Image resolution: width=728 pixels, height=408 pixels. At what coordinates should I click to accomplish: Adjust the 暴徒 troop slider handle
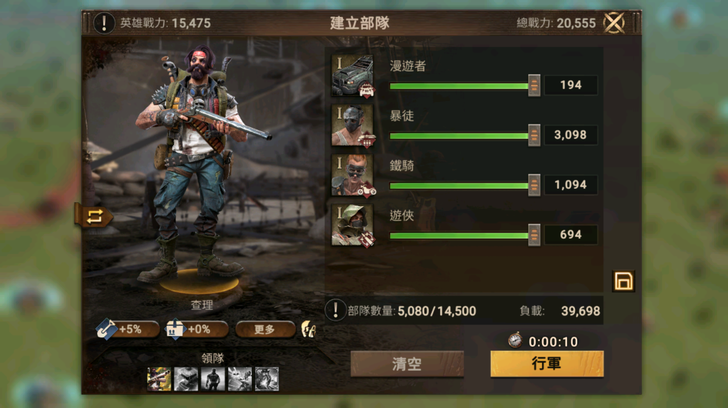pyautogui.click(x=534, y=135)
